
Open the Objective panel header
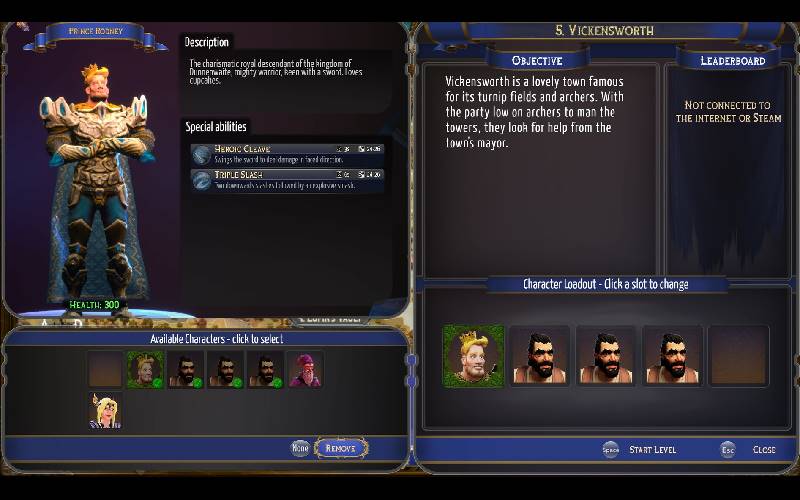(537, 61)
